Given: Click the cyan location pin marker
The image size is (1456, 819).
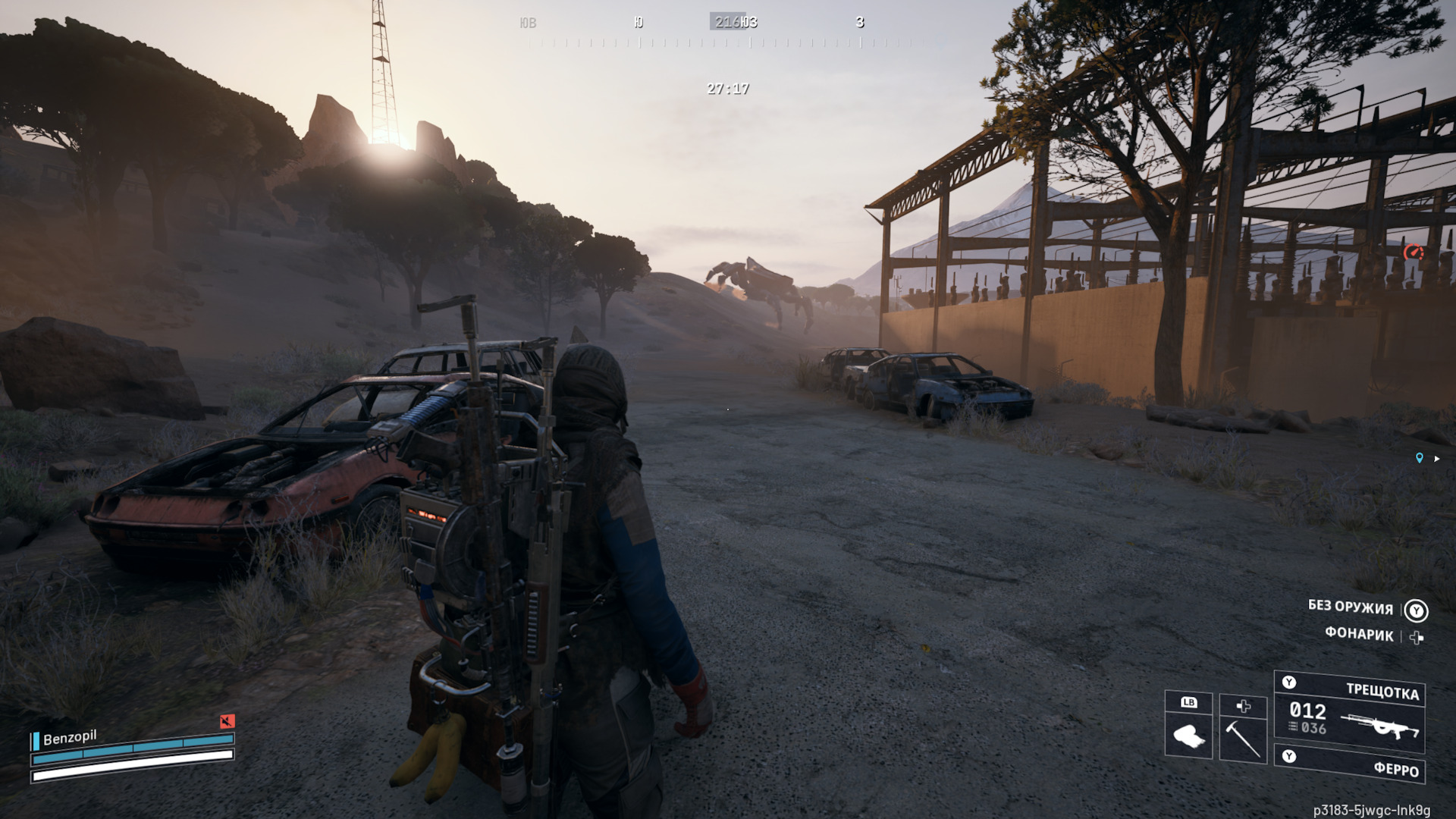Looking at the screenshot, I should pyautogui.click(x=1419, y=458).
